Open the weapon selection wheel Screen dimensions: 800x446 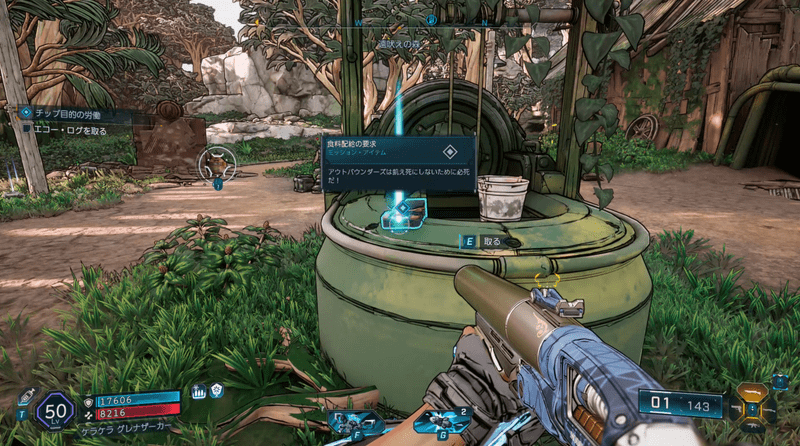point(751,406)
